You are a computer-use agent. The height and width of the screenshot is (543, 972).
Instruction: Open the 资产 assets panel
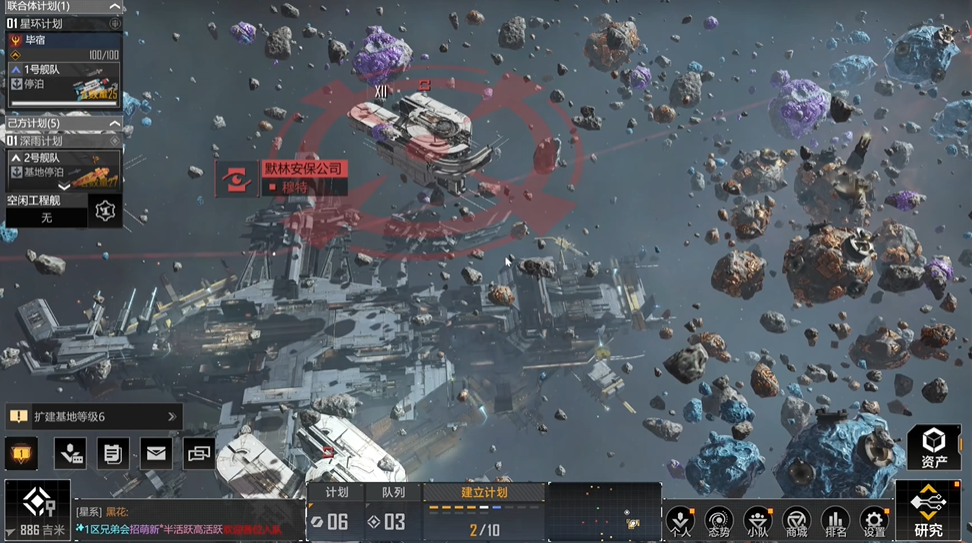[x=934, y=448]
